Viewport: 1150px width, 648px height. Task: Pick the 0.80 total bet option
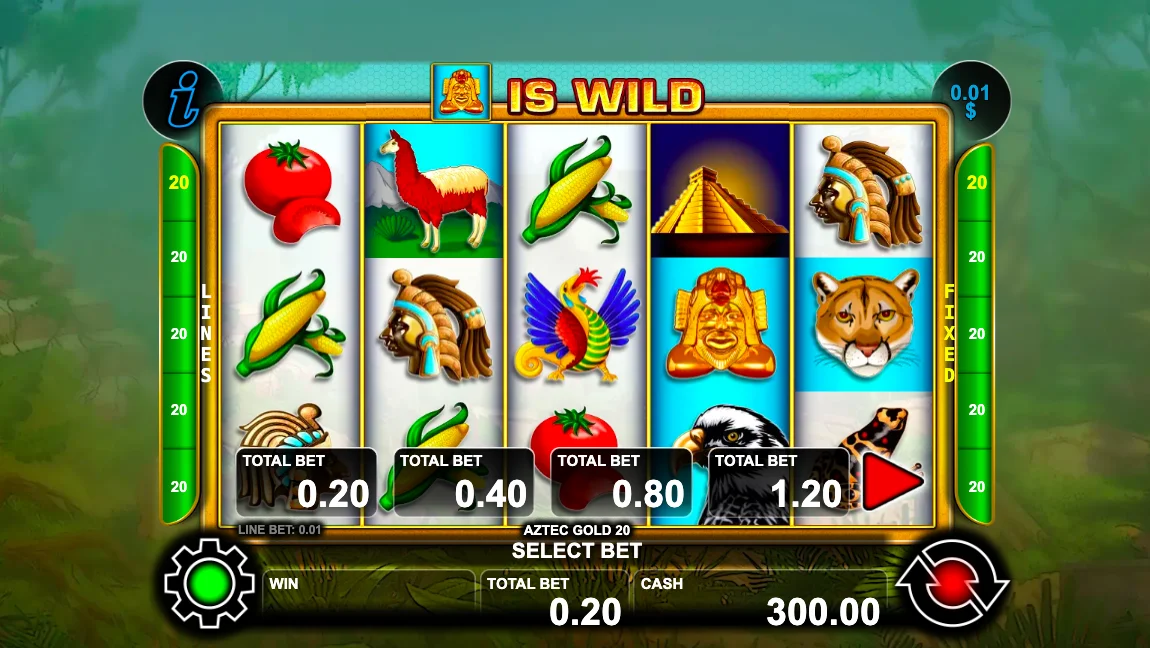click(621, 482)
